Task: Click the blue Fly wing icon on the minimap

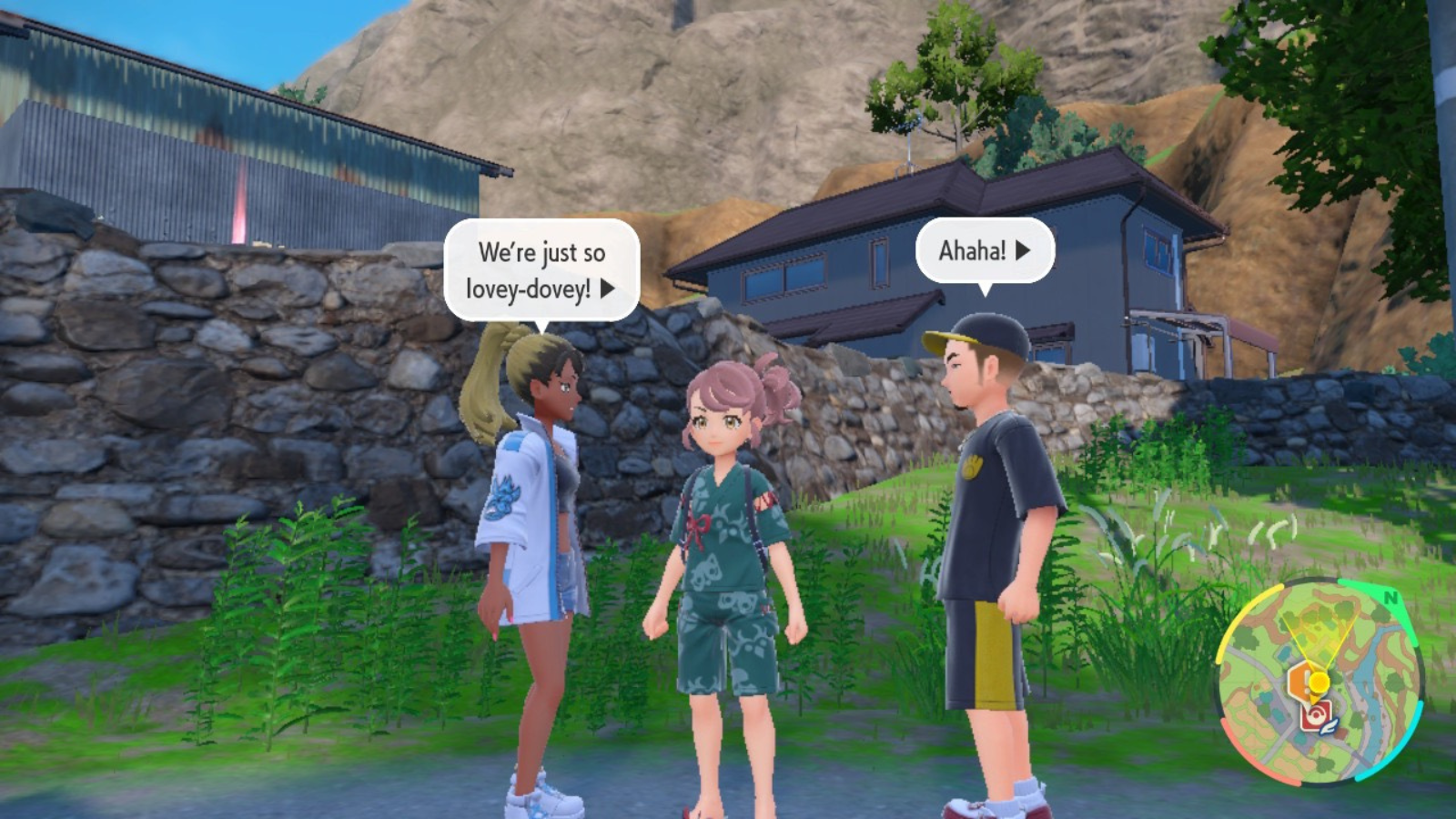Action: click(x=1329, y=726)
